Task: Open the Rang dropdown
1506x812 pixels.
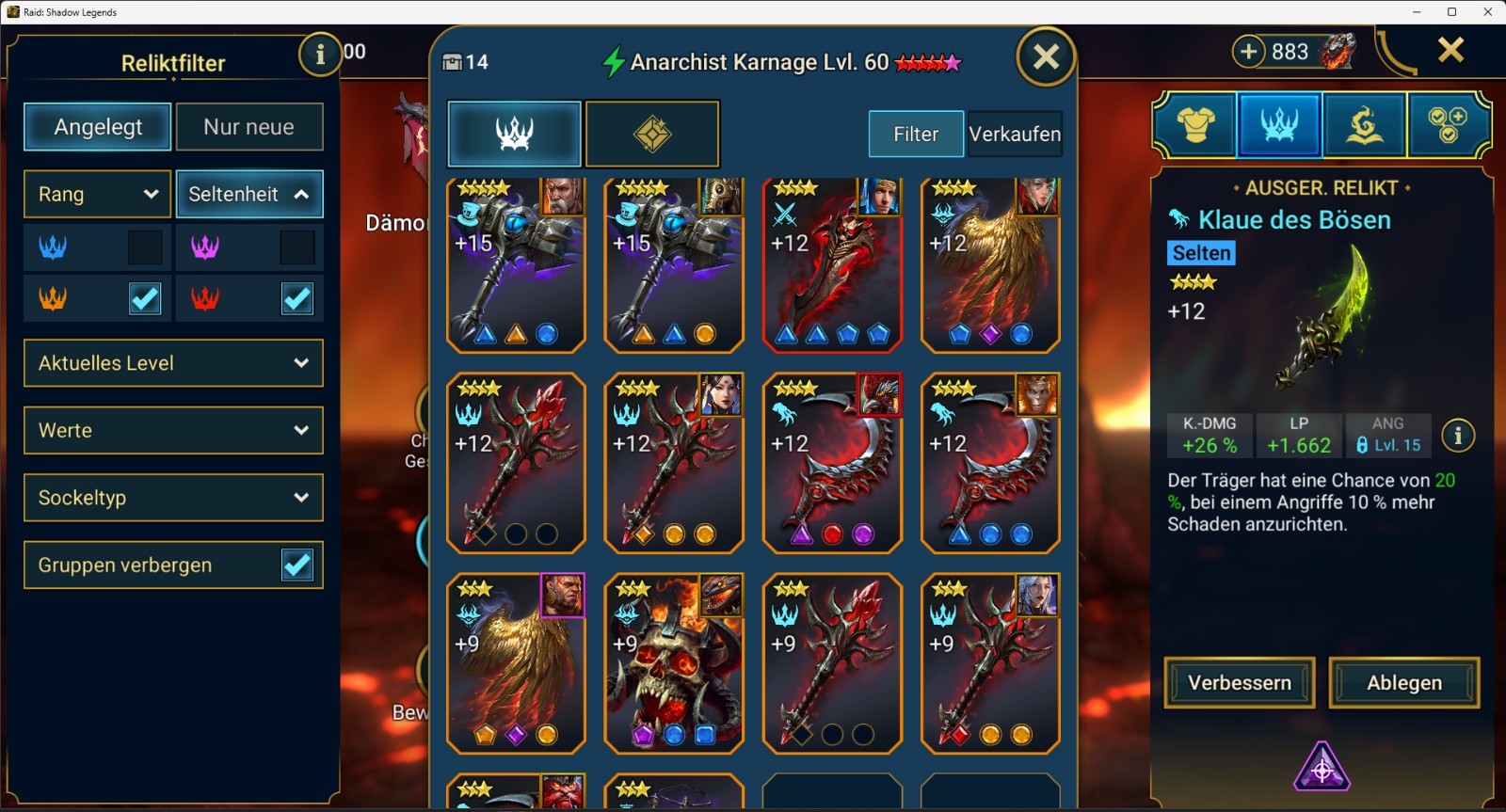Action: 97,194
